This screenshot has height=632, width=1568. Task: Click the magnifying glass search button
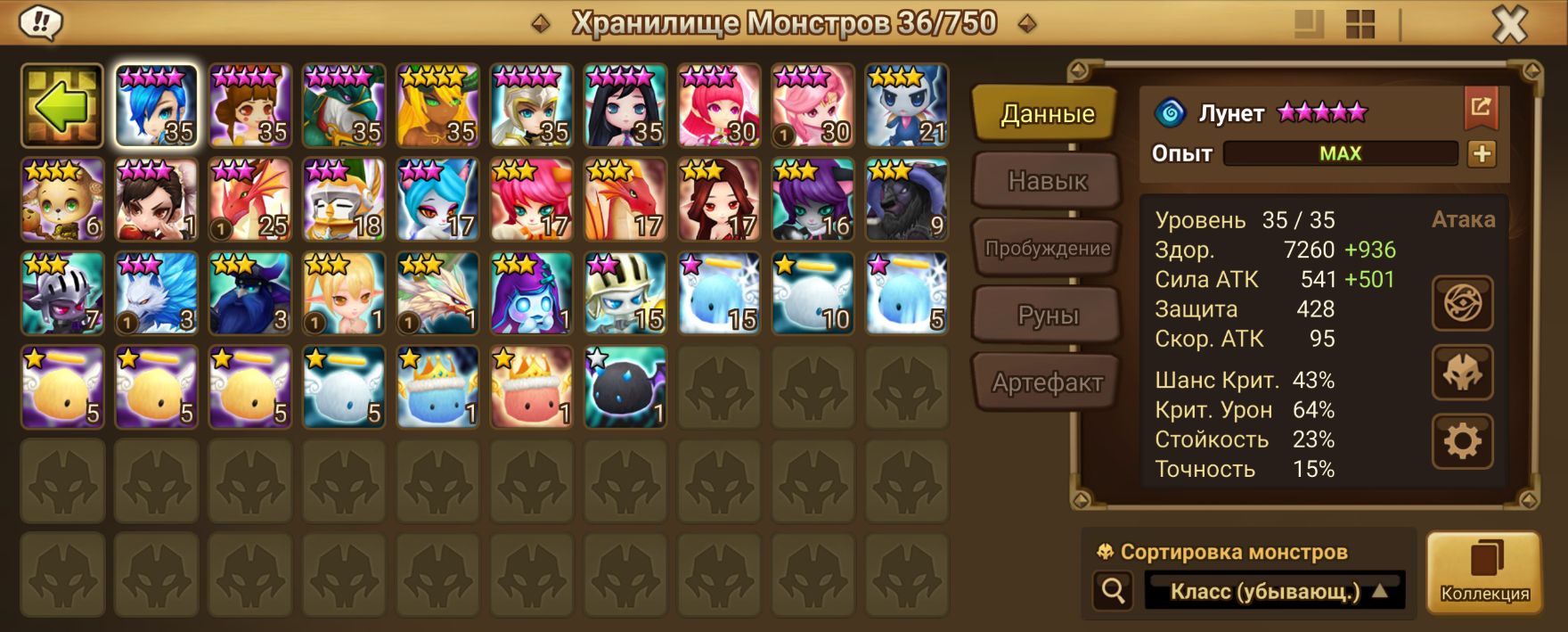[x=1114, y=590]
